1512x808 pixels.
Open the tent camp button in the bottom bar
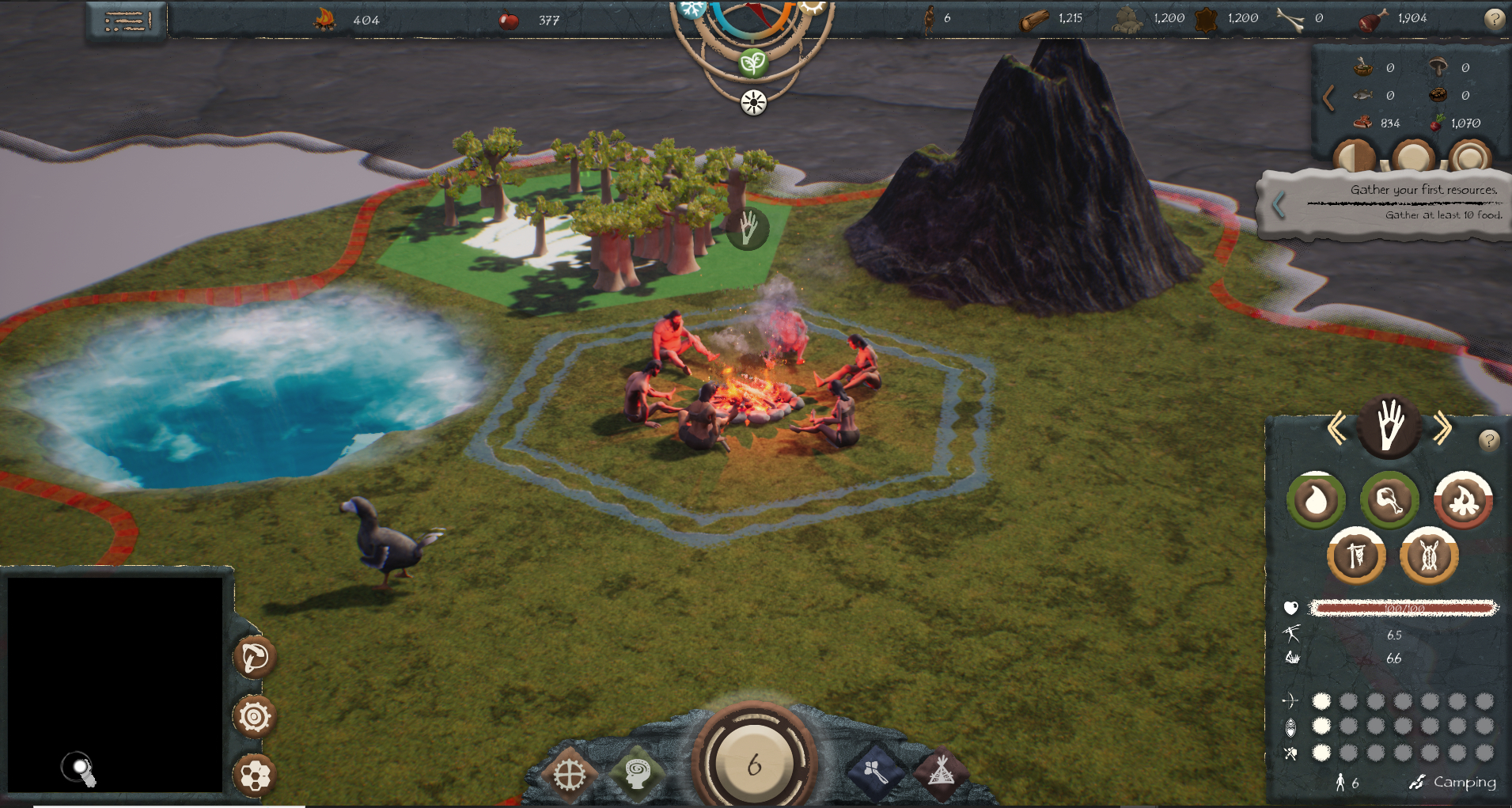coord(941,772)
